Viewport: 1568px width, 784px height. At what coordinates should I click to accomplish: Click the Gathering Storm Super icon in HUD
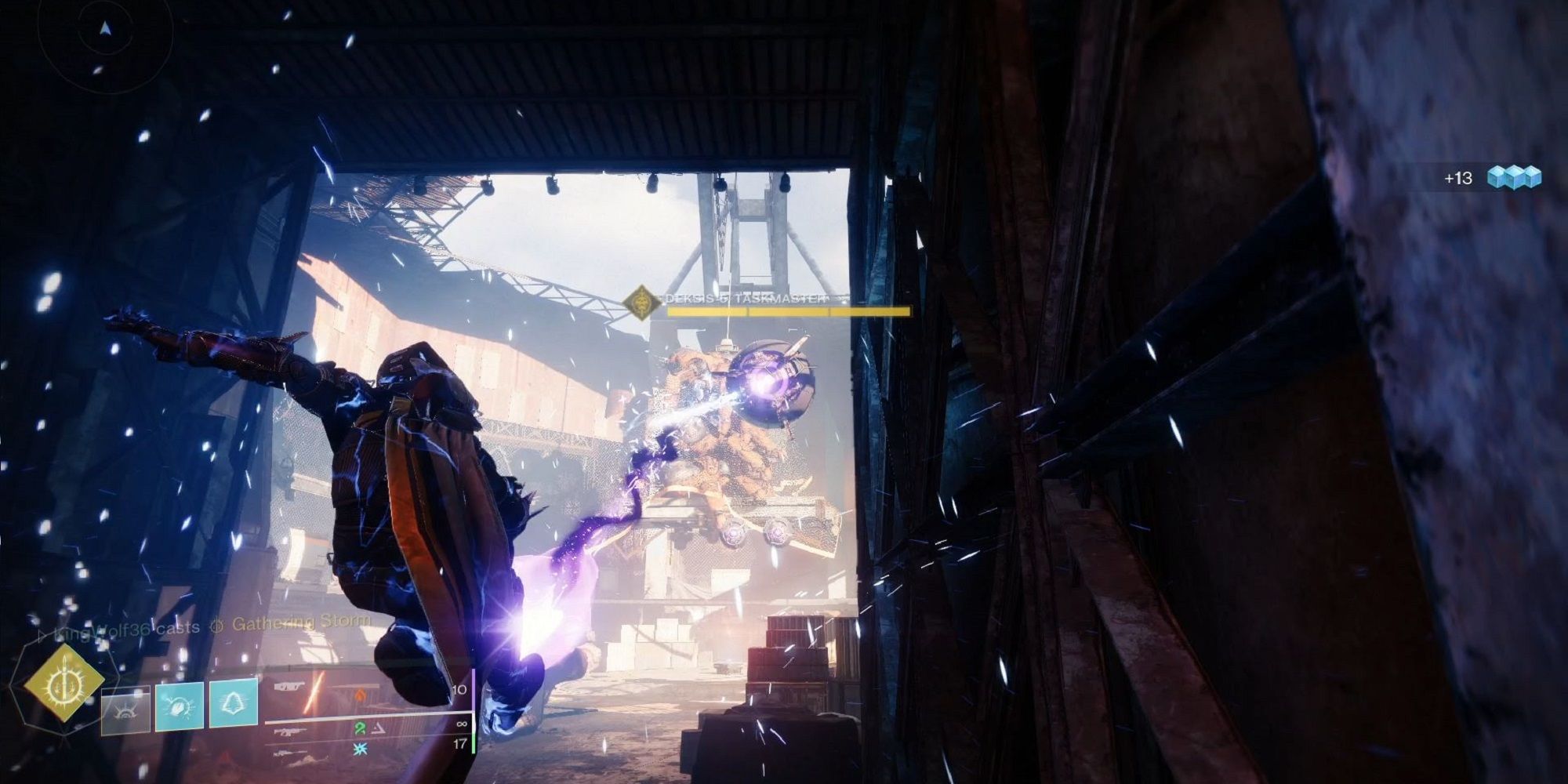(x=216, y=625)
